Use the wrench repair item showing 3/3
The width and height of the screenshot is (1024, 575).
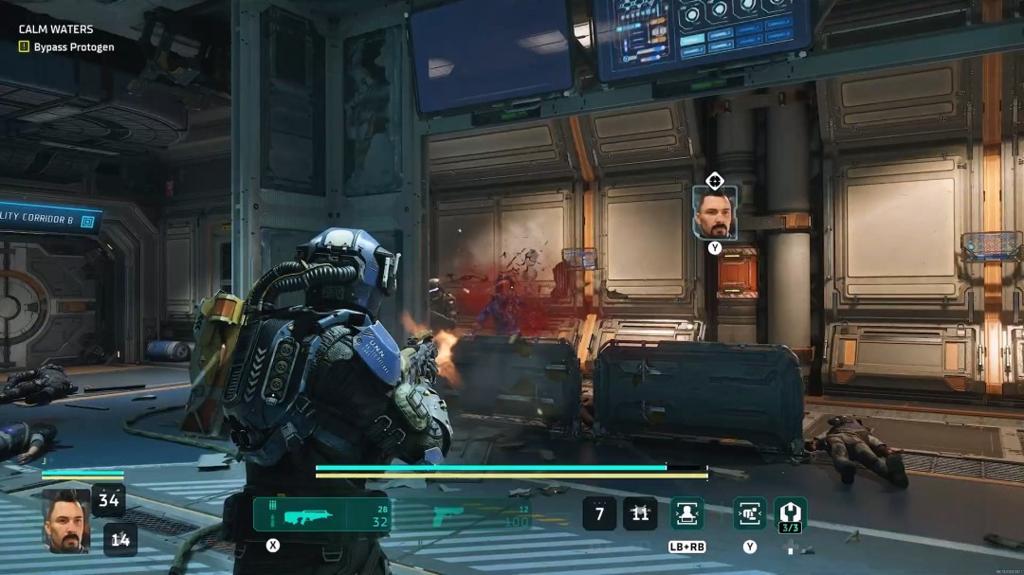[x=791, y=514]
